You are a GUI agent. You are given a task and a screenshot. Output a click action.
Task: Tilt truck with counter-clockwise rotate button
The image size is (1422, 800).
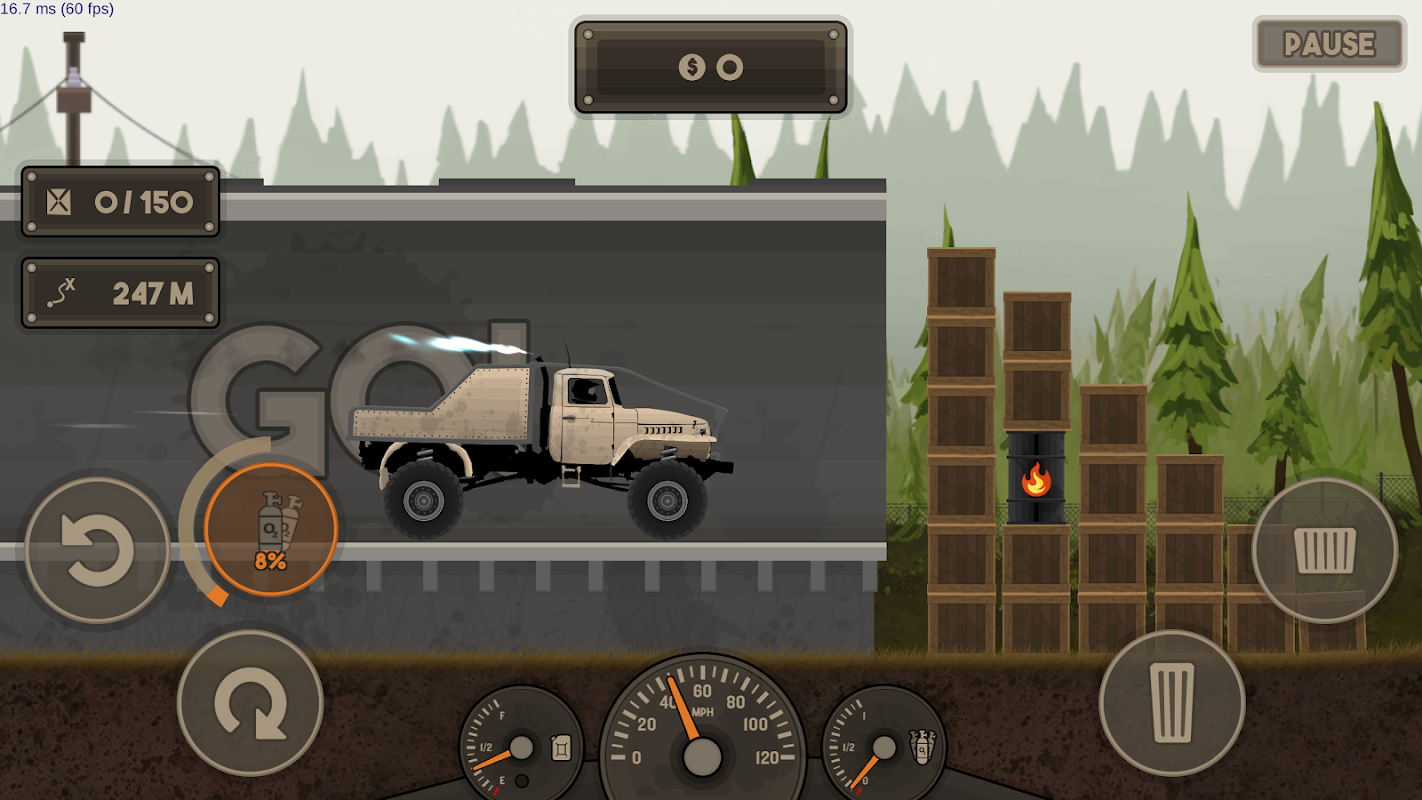click(x=98, y=550)
